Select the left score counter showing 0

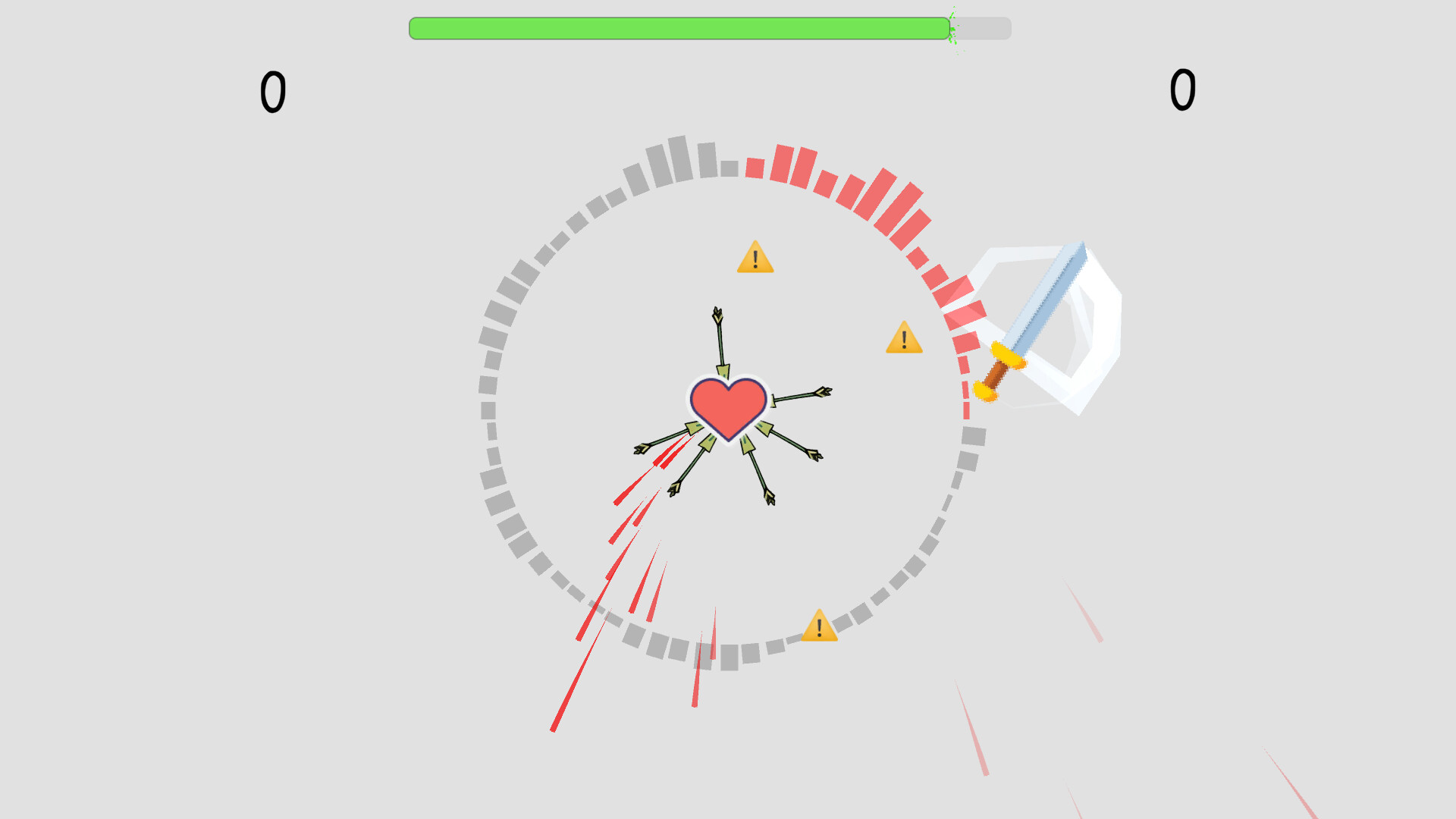[274, 91]
